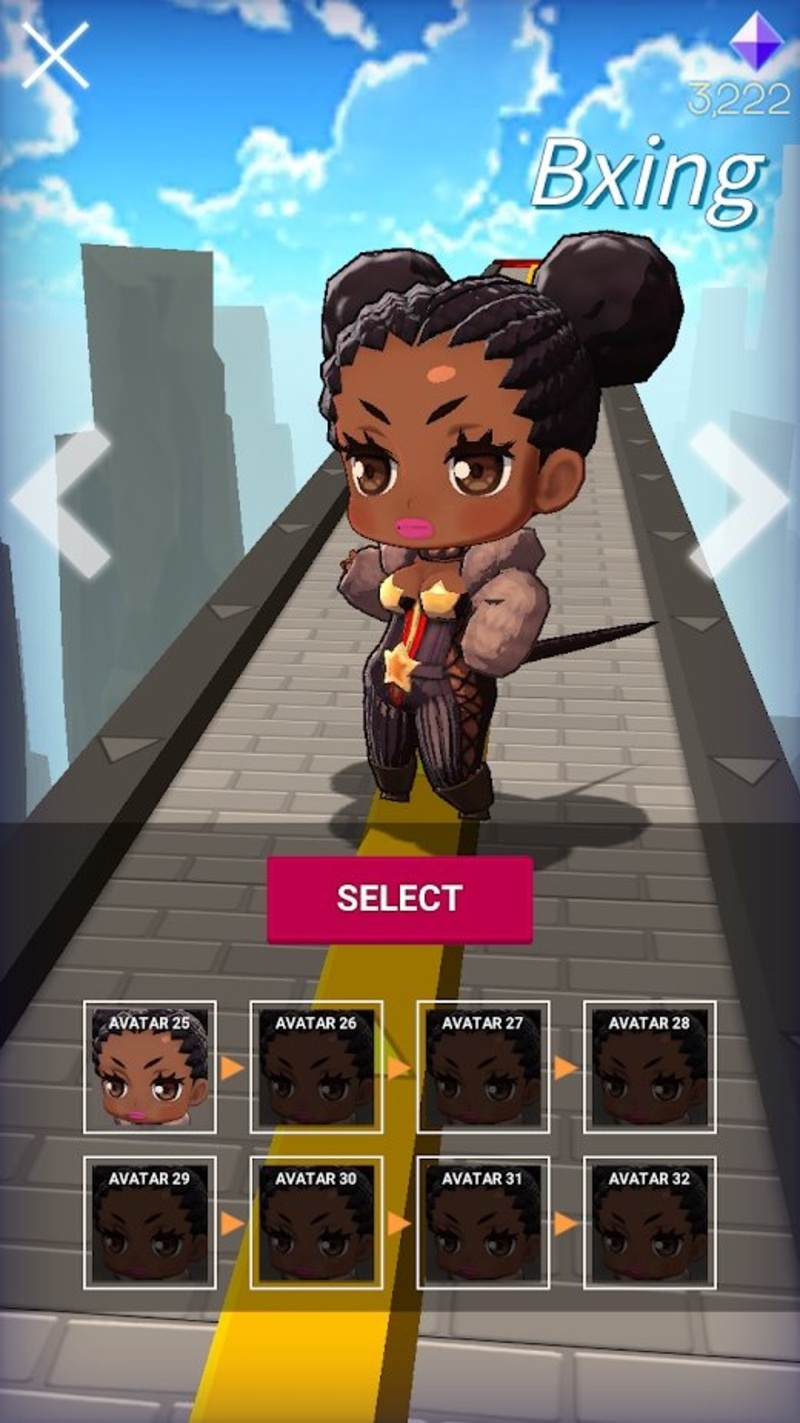Choose the Avatar 31 tile
Viewport: 800px width, 1423px height.
coord(483,1223)
